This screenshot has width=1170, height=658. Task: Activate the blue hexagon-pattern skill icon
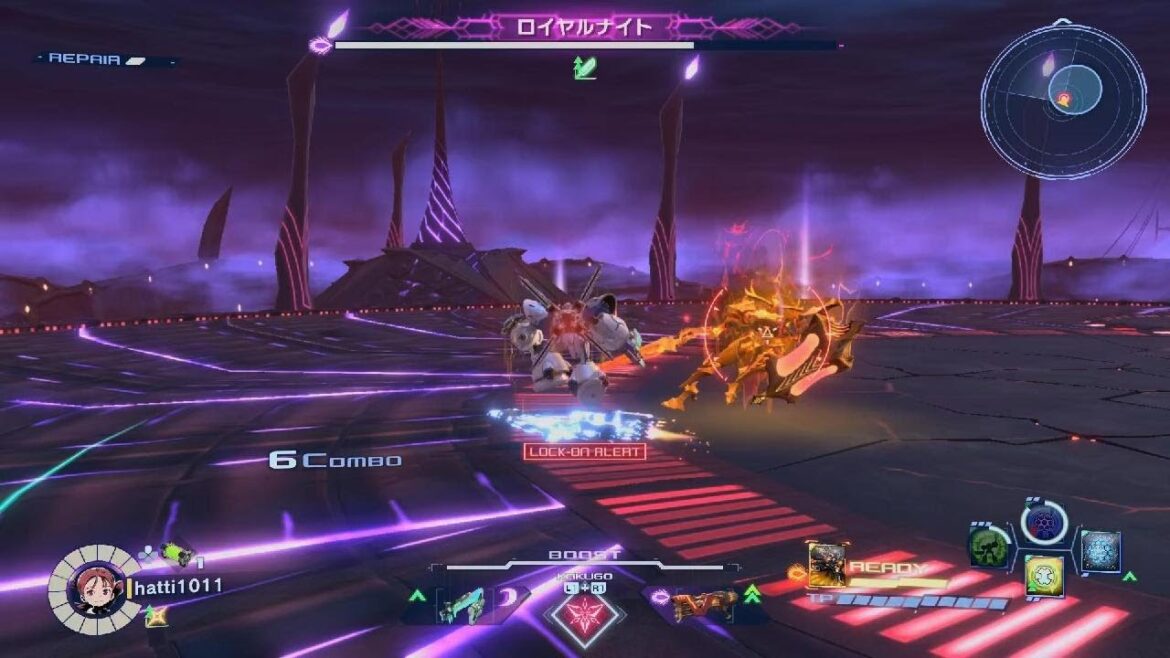pos(1100,551)
